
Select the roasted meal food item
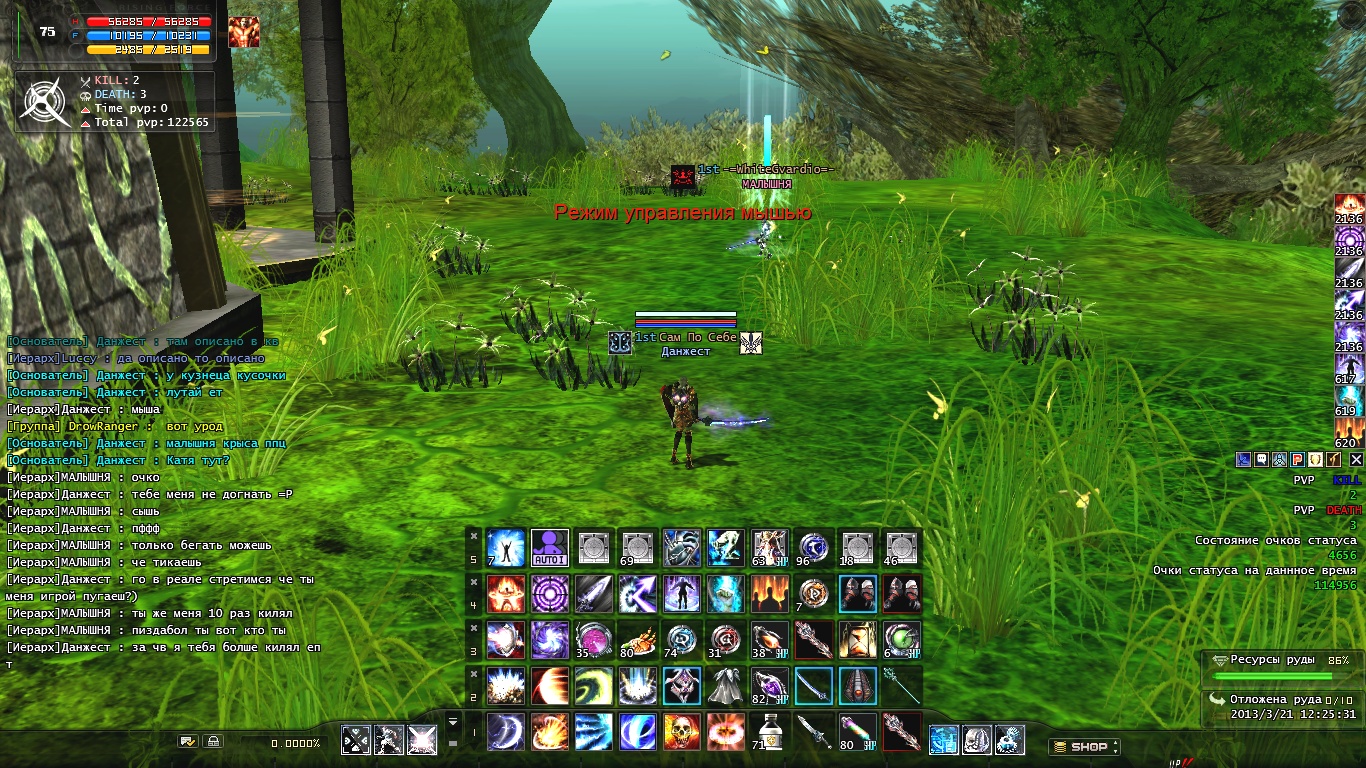click(x=638, y=640)
